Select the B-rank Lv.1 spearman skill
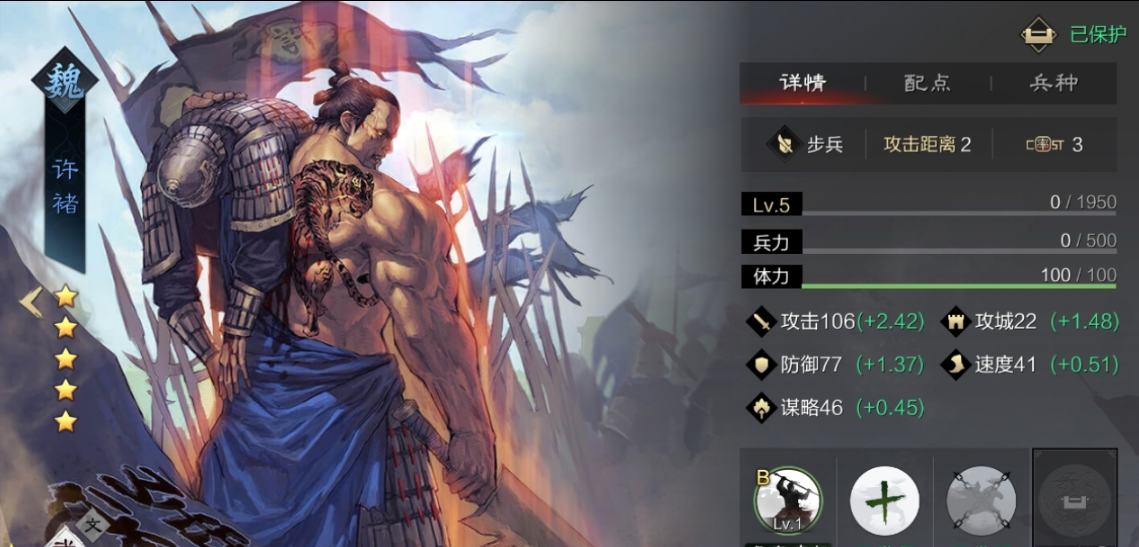This screenshot has height=547, width=1139. 788,500
